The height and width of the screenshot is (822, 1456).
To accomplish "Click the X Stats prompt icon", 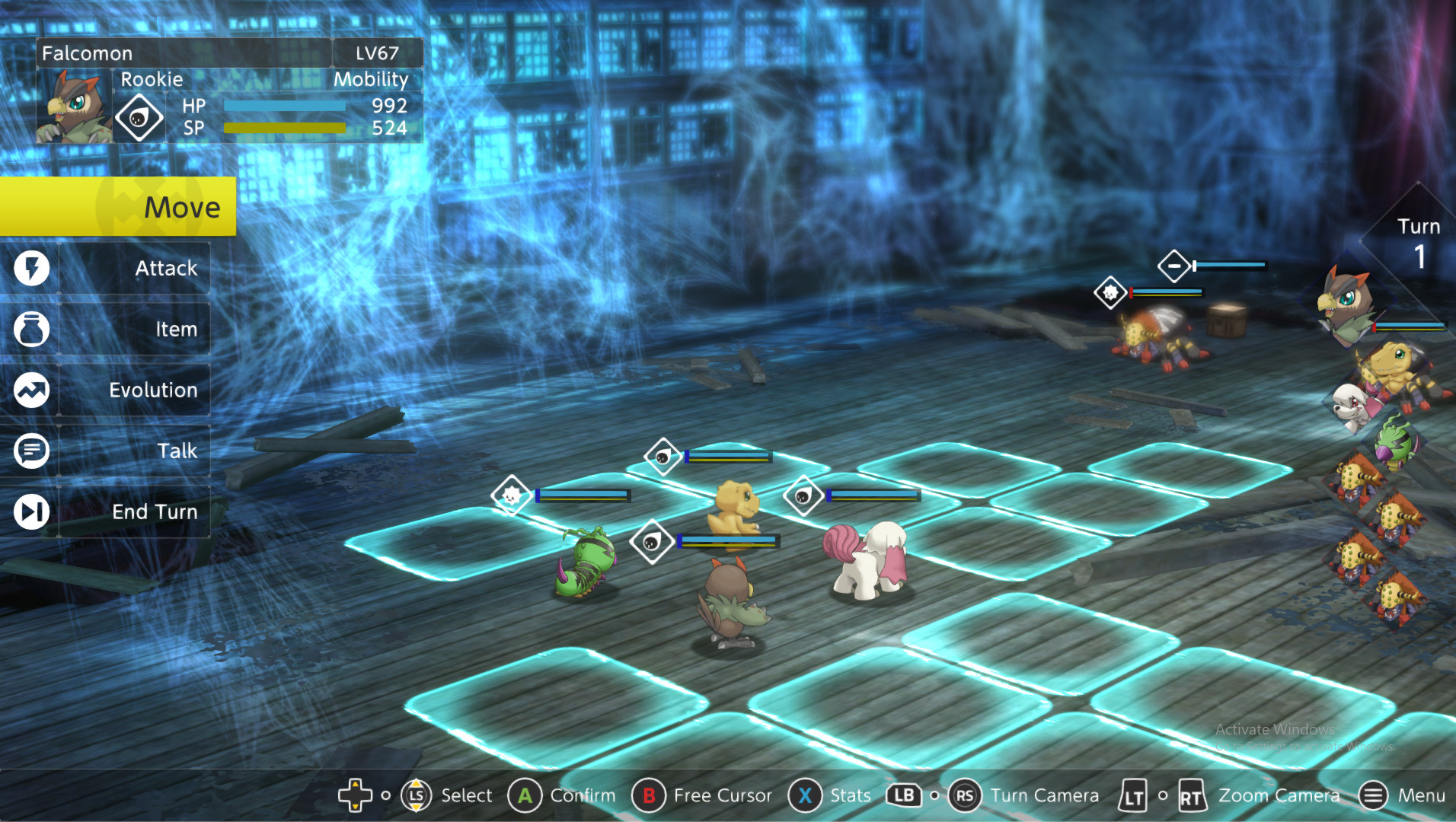I will (x=805, y=795).
